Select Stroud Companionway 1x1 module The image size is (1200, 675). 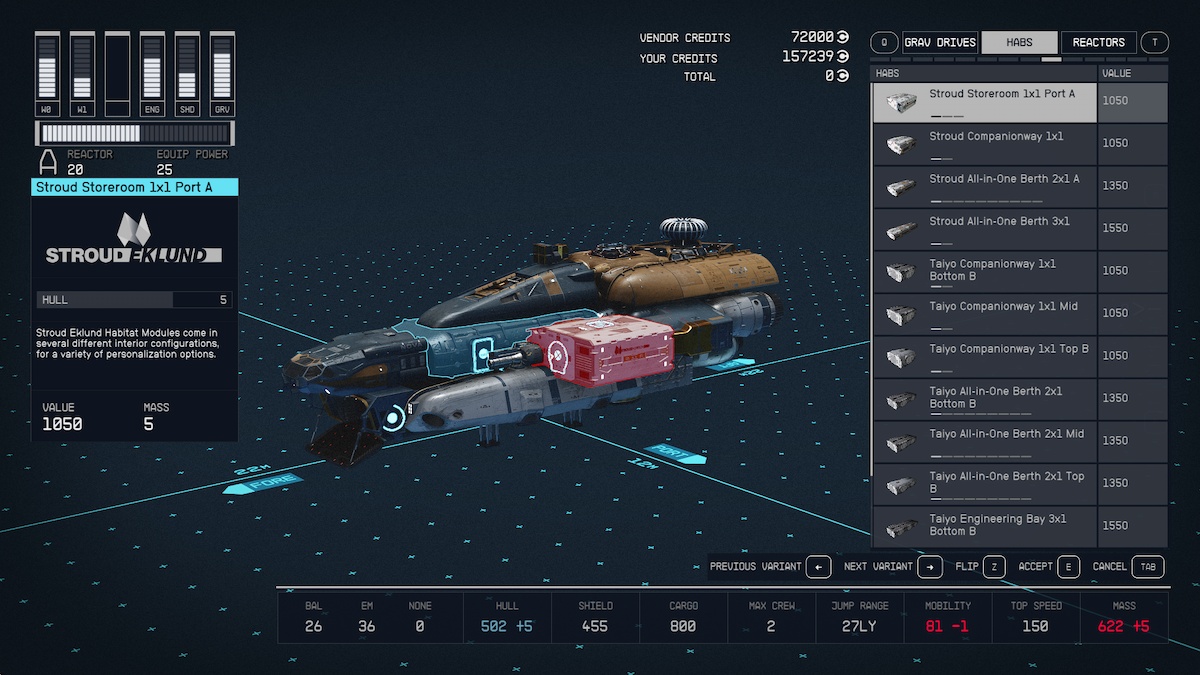[985, 144]
